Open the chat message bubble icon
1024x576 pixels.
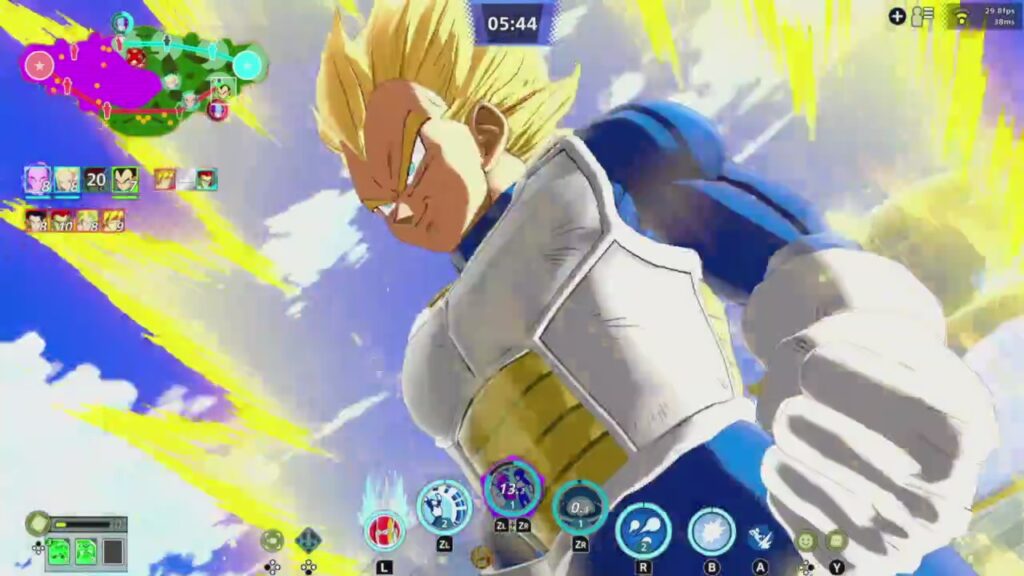point(836,541)
